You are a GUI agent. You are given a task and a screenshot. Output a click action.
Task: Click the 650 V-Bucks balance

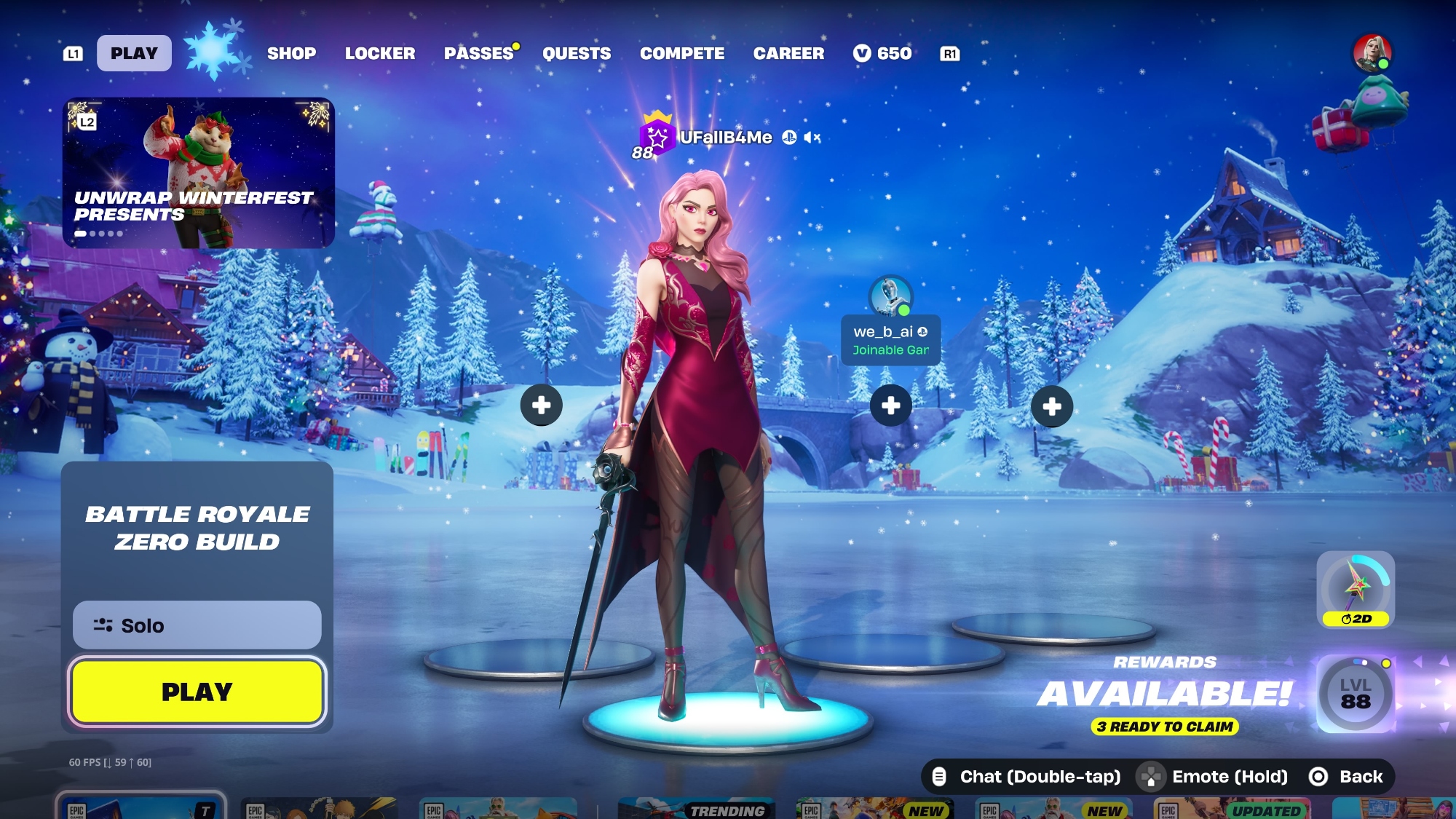(x=882, y=53)
